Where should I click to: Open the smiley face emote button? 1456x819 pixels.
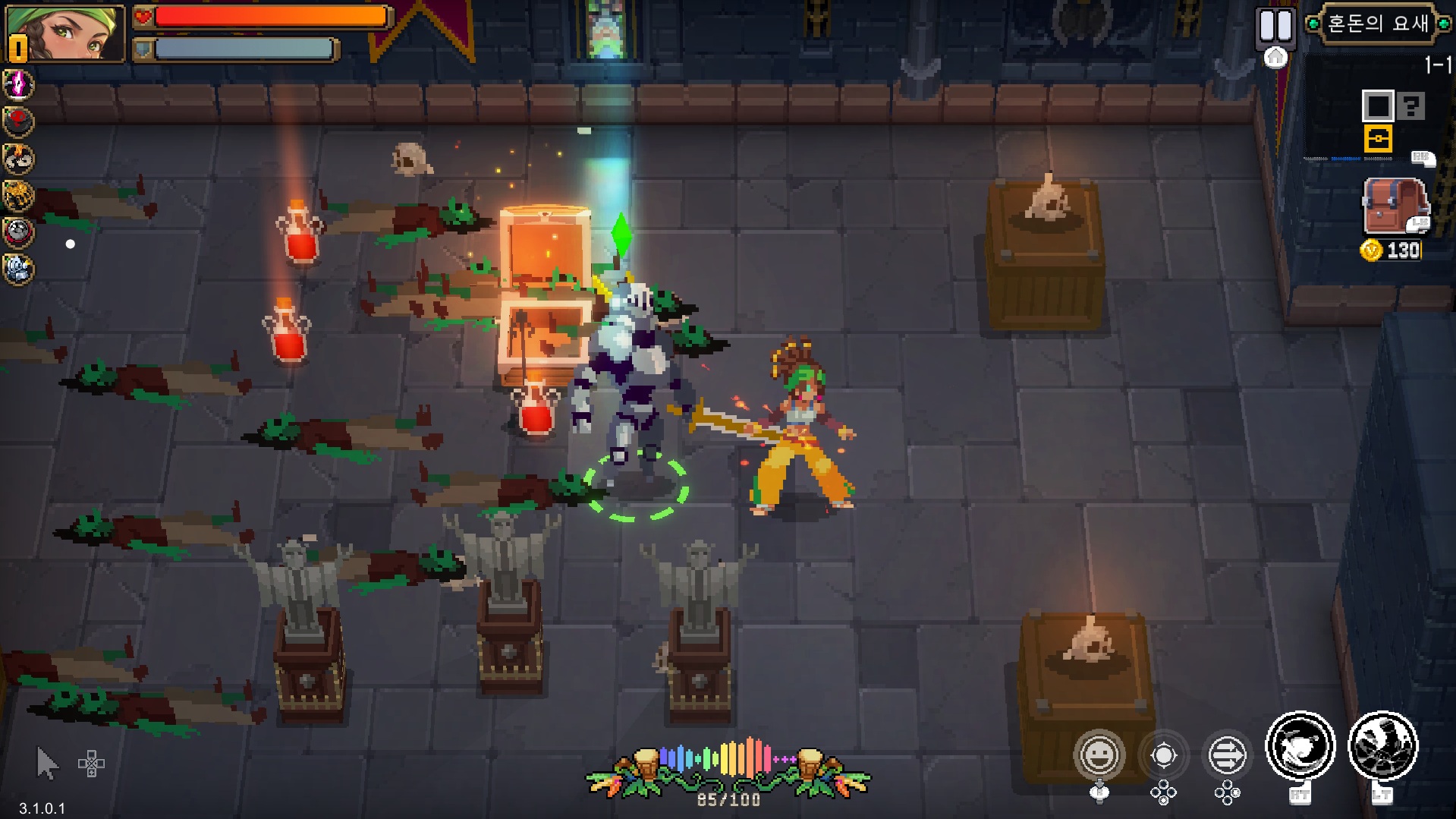coord(1099,754)
